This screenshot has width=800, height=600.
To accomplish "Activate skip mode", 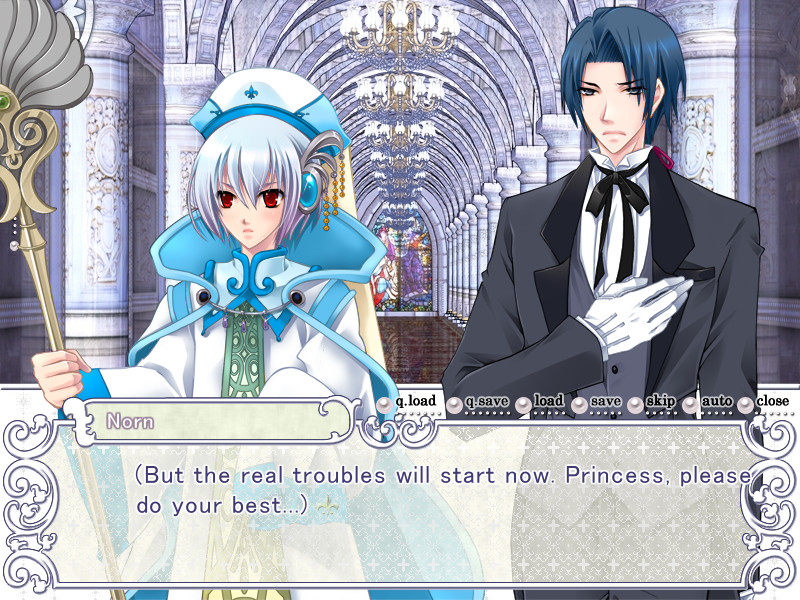I will point(653,402).
